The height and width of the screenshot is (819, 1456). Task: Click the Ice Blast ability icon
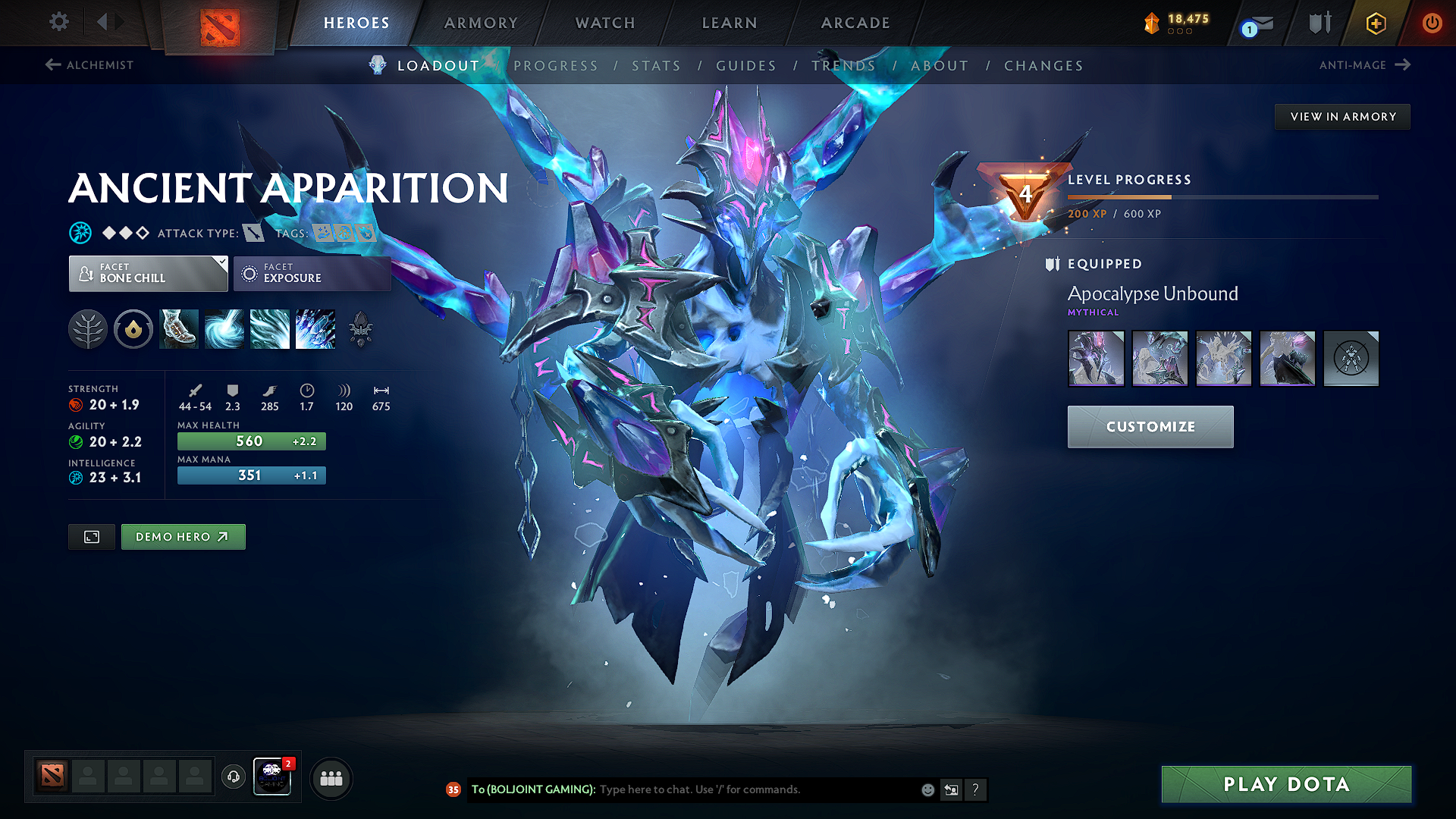pos(315,329)
